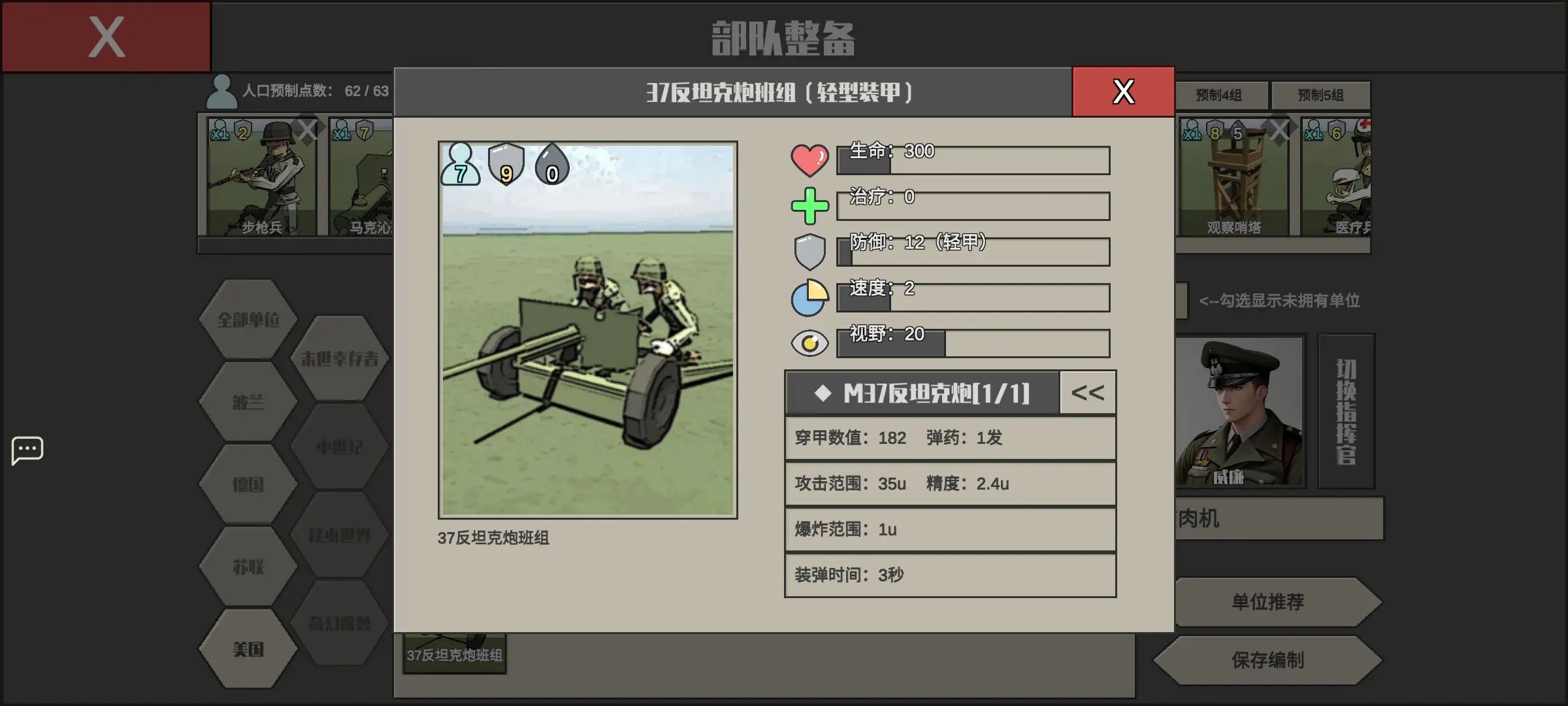Screen dimensions: 1568x706
Task: Click the 防御 shield defense icon
Action: pyautogui.click(x=809, y=251)
